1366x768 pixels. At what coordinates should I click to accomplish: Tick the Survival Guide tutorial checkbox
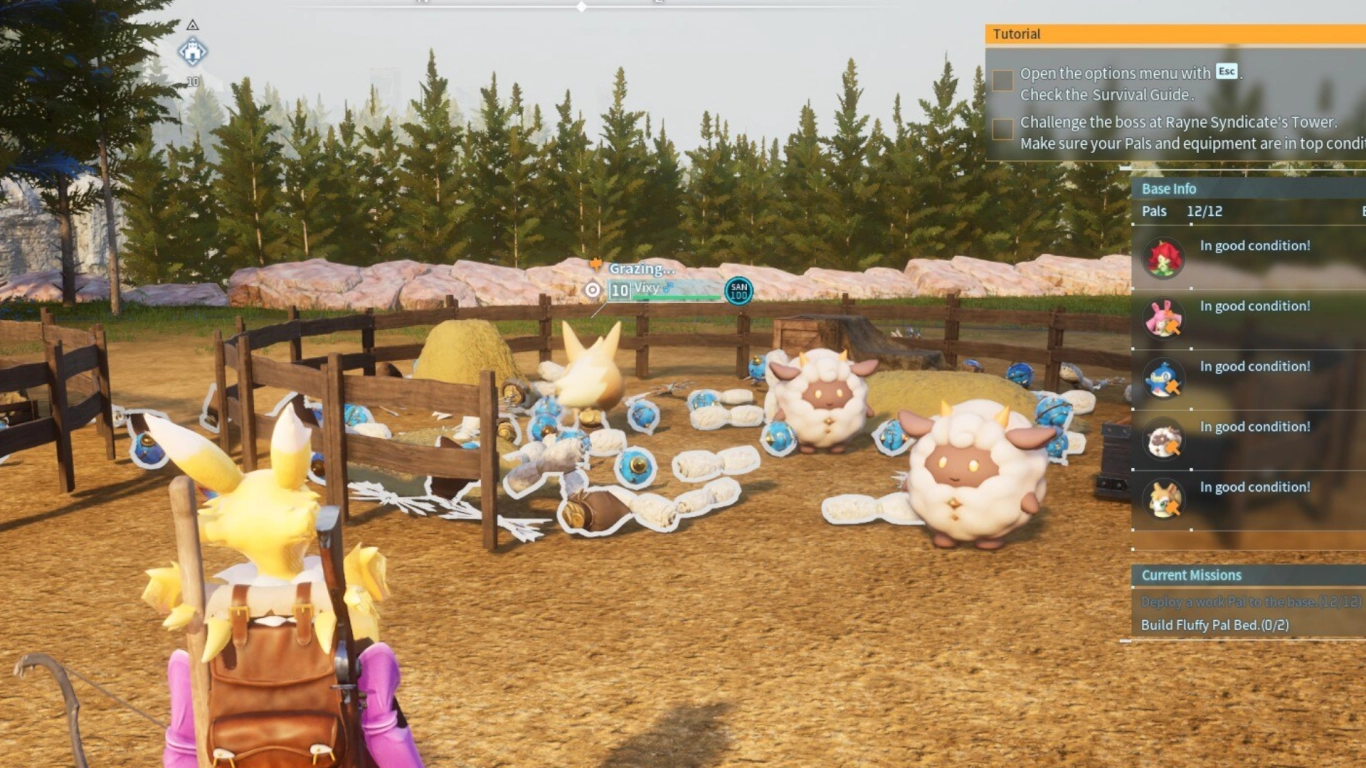point(1002,81)
